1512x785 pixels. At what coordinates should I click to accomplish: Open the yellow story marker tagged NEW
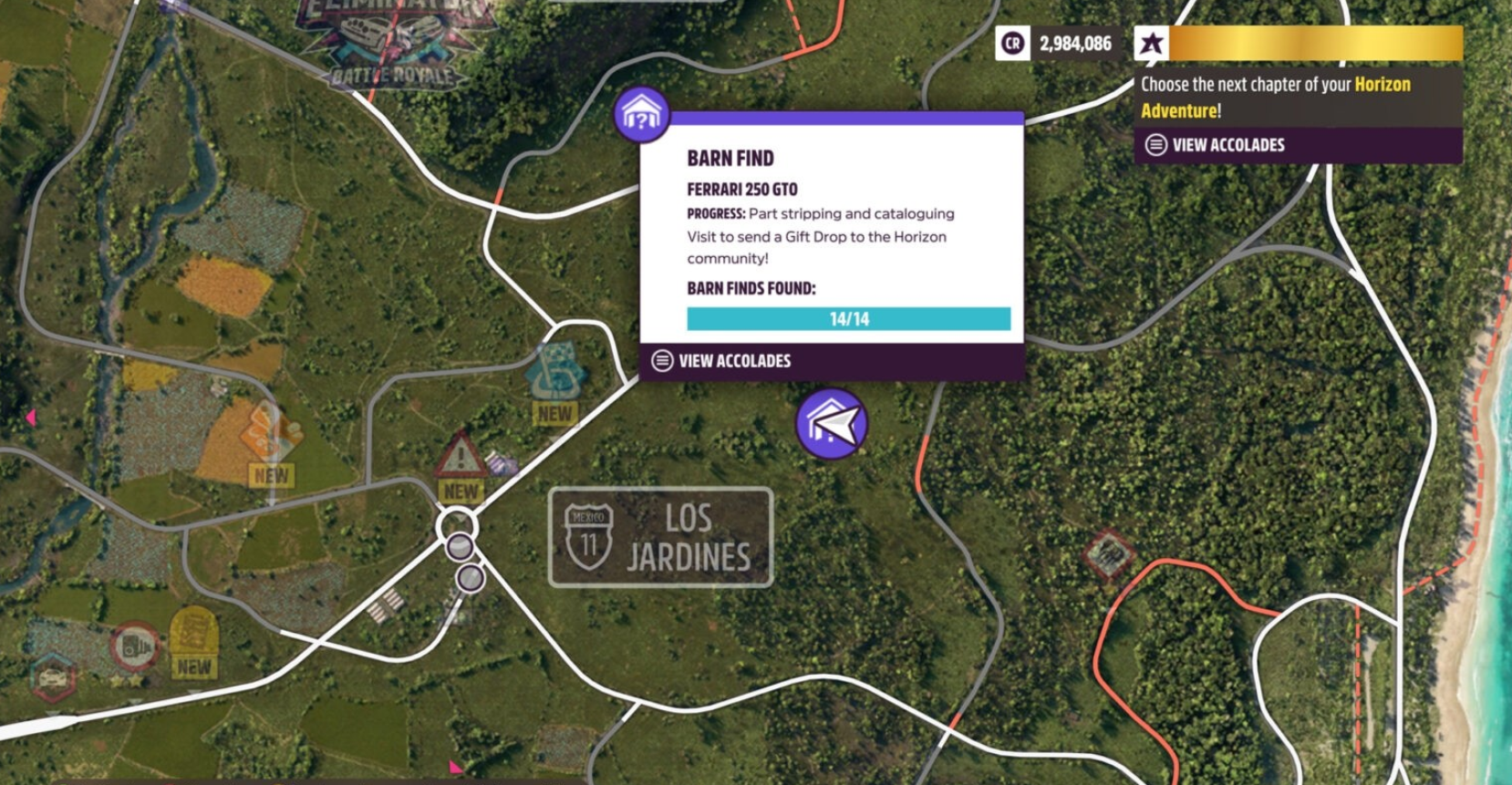pyautogui.click(x=193, y=632)
